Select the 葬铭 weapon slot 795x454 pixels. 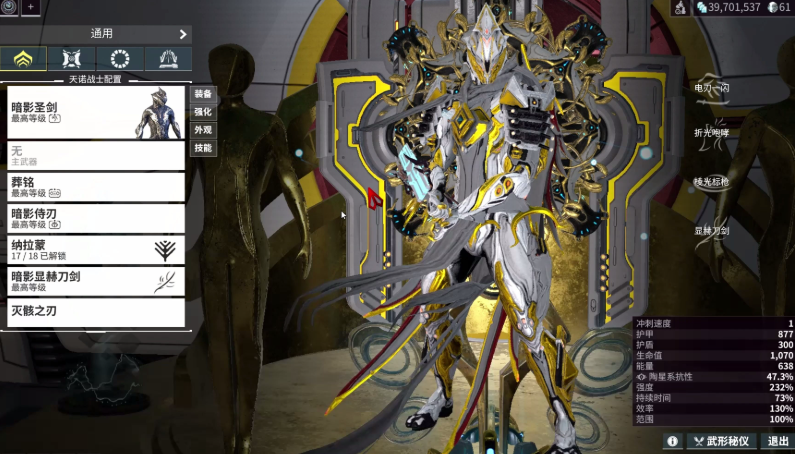(96, 187)
